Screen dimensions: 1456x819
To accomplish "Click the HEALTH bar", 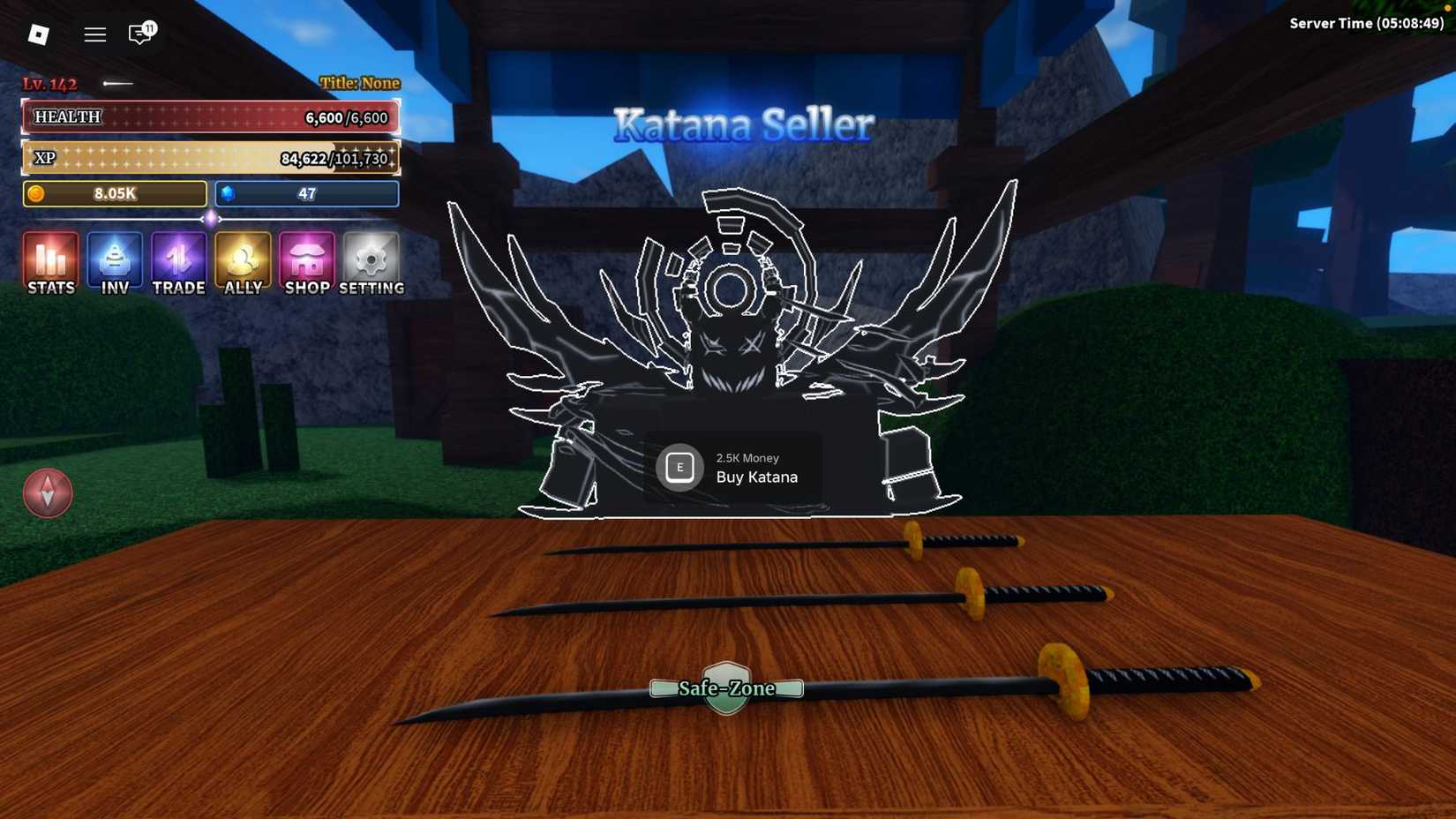I will pyautogui.click(x=210, y=116).
